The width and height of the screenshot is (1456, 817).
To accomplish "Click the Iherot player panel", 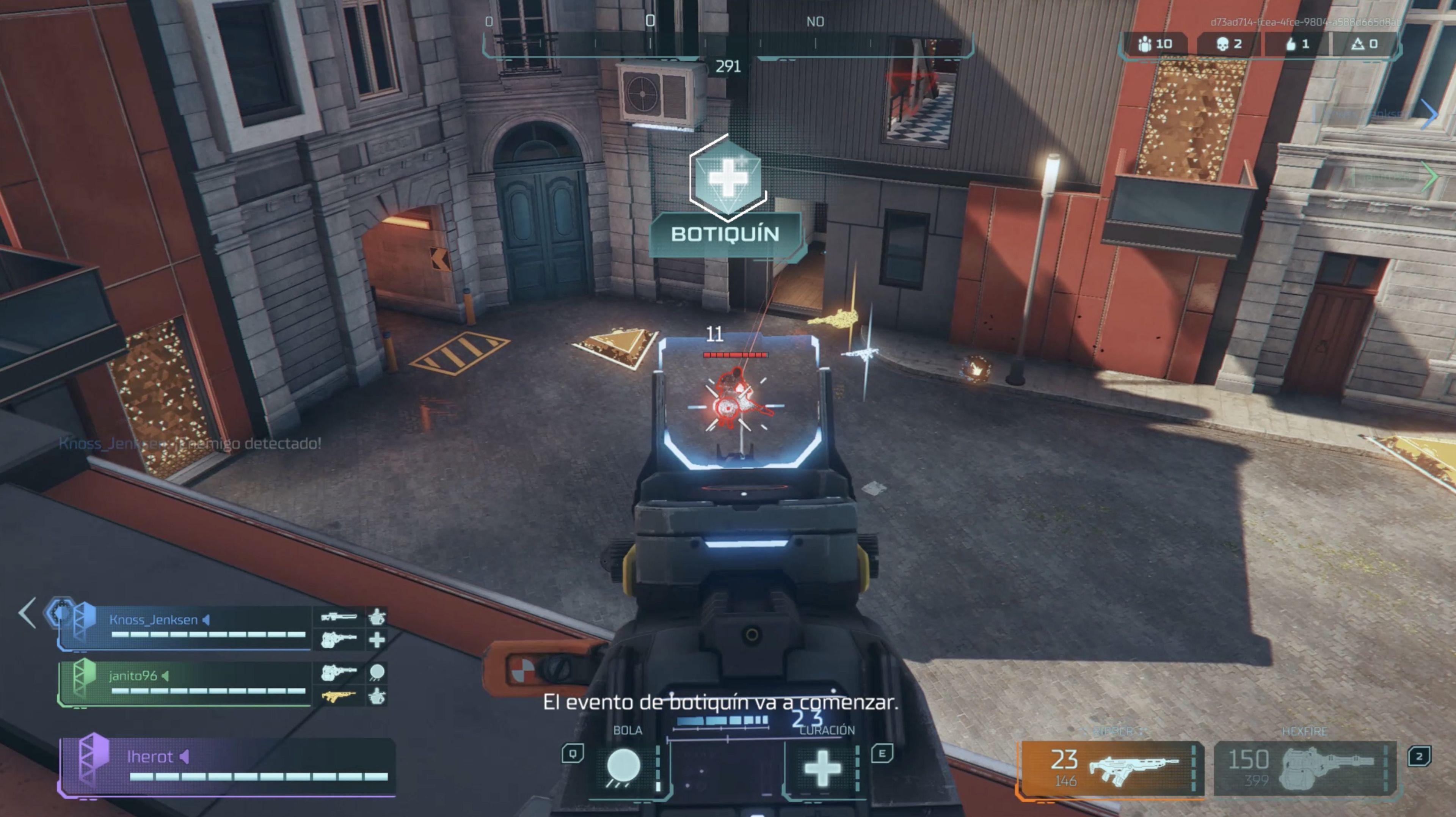I will (x=226, y=766).
